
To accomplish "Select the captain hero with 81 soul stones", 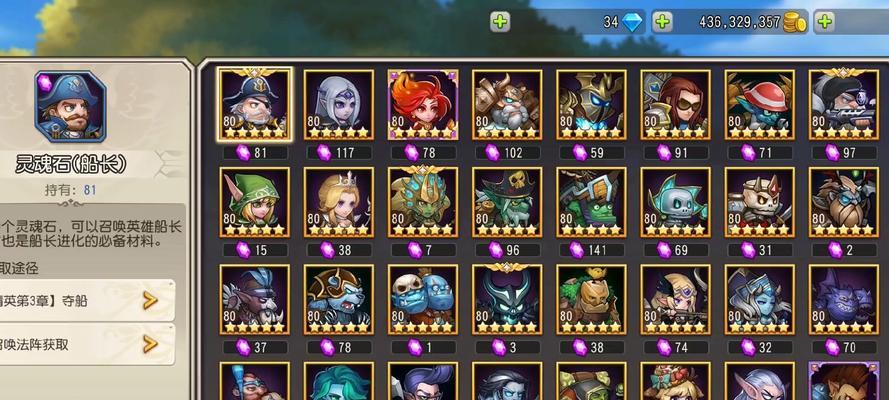I will (x=254, y=105).
